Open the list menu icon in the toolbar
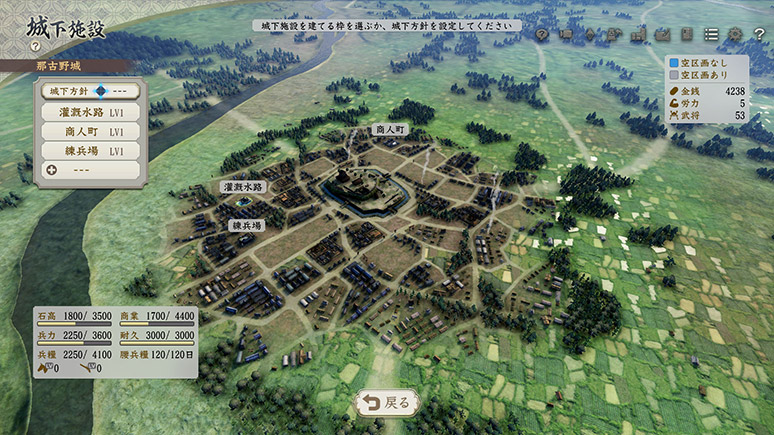This screenshot has width=774, height=435. tap(711, 34)
